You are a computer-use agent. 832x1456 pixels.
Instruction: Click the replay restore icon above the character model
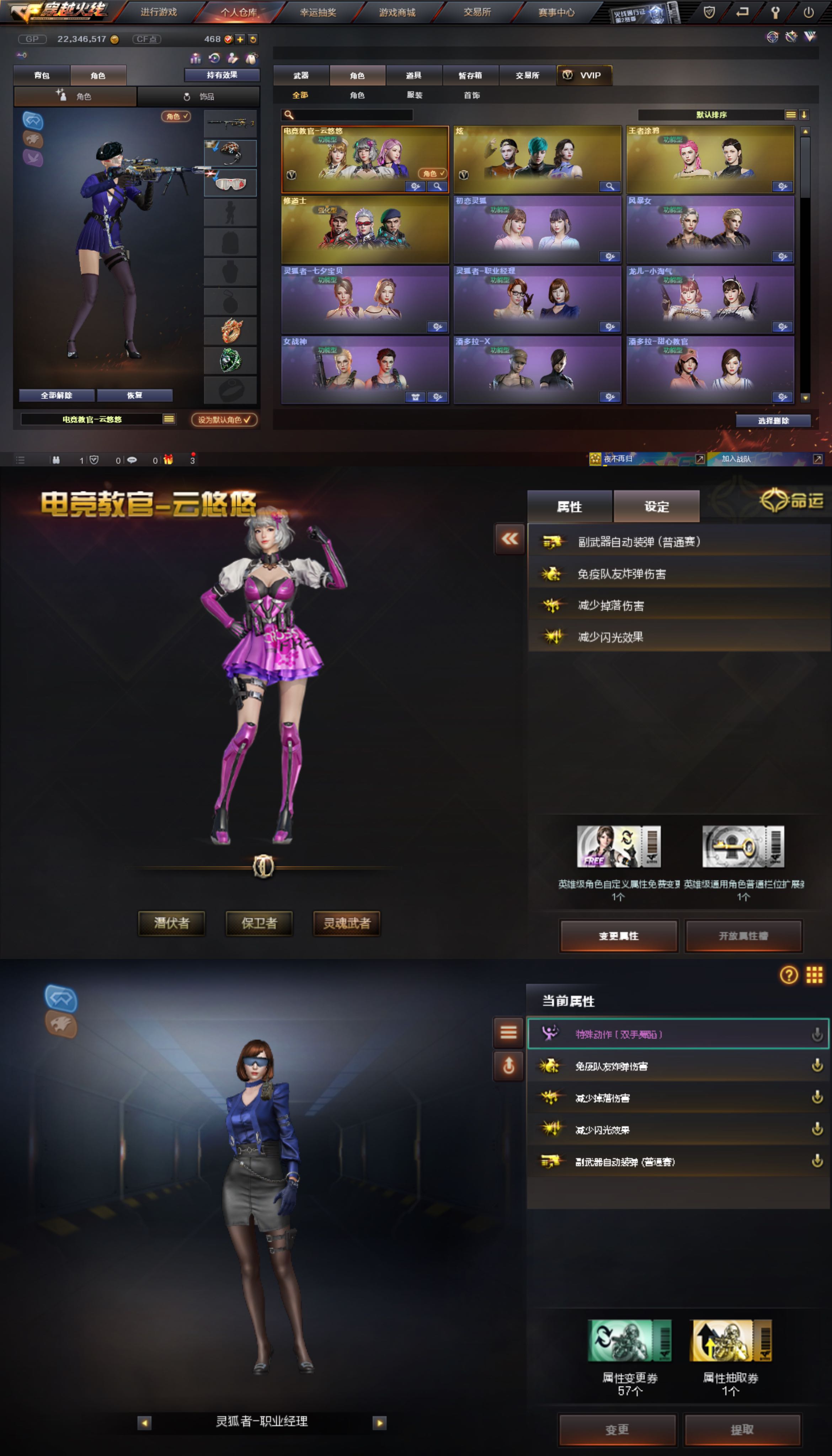click(214, 58)
